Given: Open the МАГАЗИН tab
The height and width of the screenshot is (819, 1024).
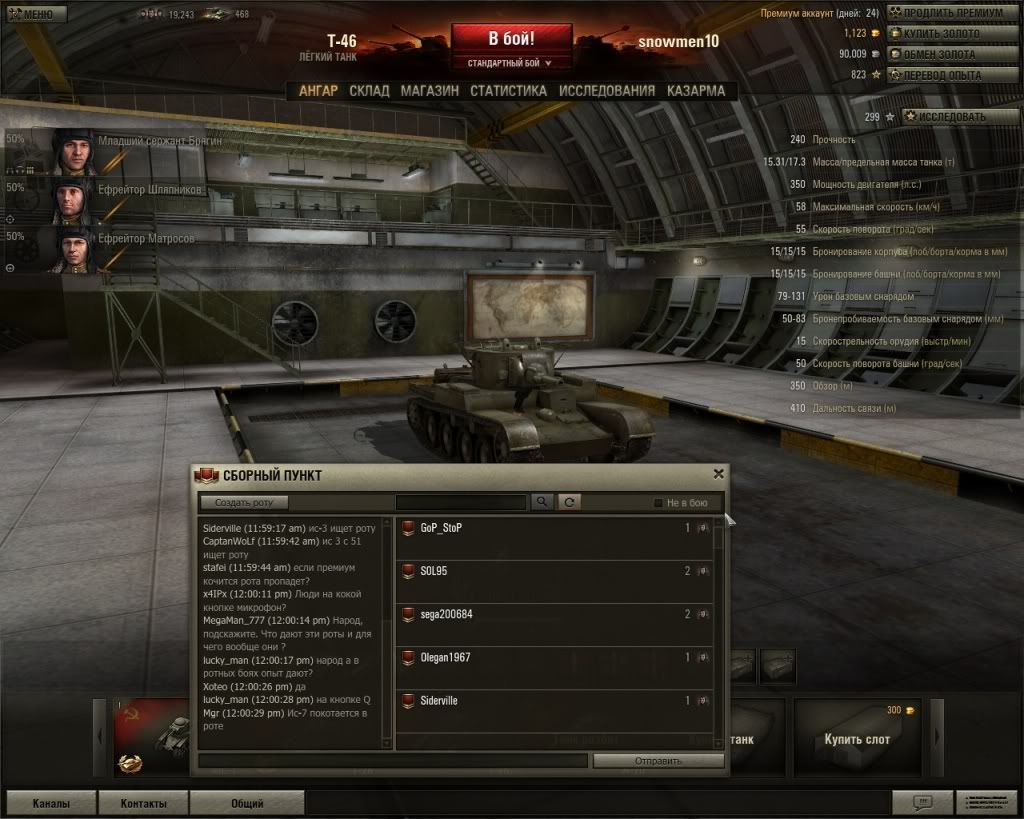Looking at the screenshot, I should (429, 91).
